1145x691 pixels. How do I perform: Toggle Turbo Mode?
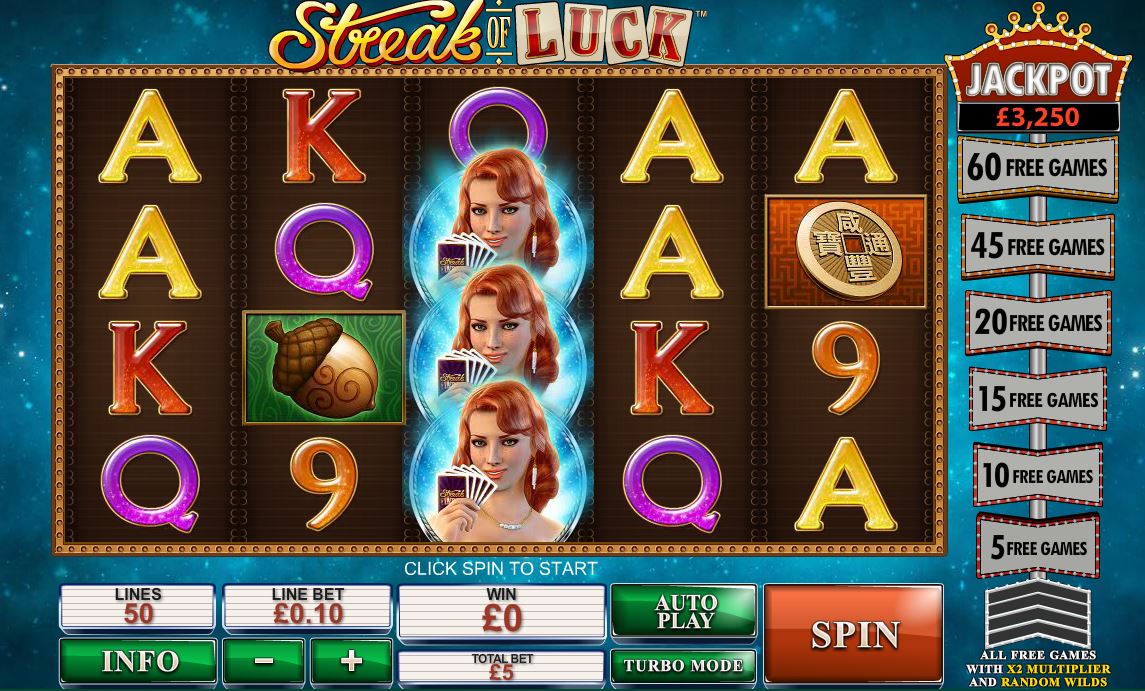coord(684,665)
